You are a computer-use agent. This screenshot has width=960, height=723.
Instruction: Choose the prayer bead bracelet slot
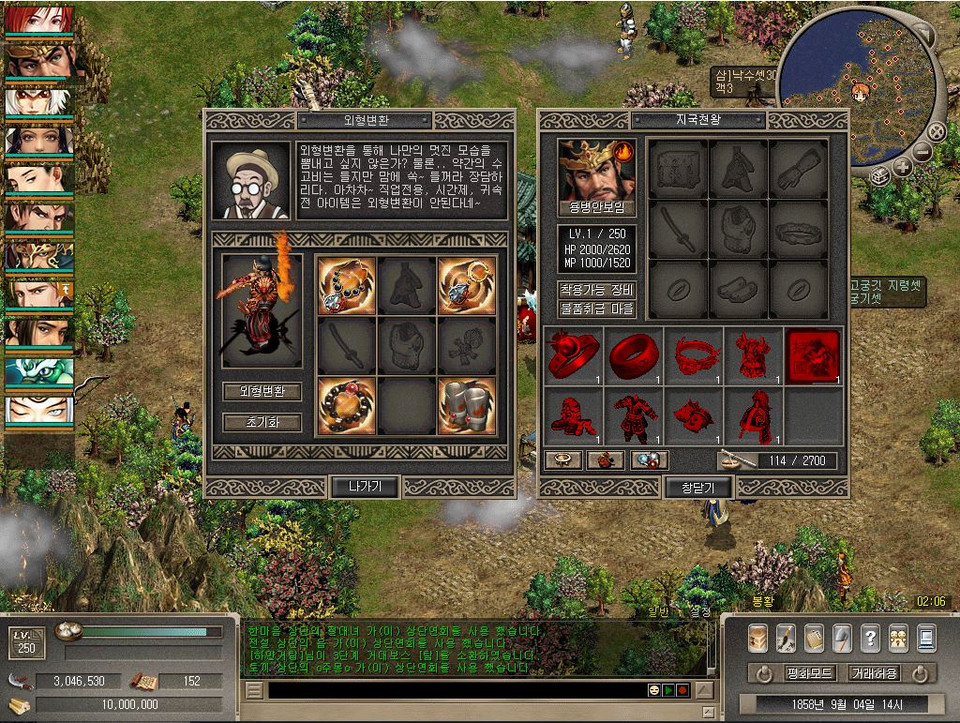pos(347,405)
